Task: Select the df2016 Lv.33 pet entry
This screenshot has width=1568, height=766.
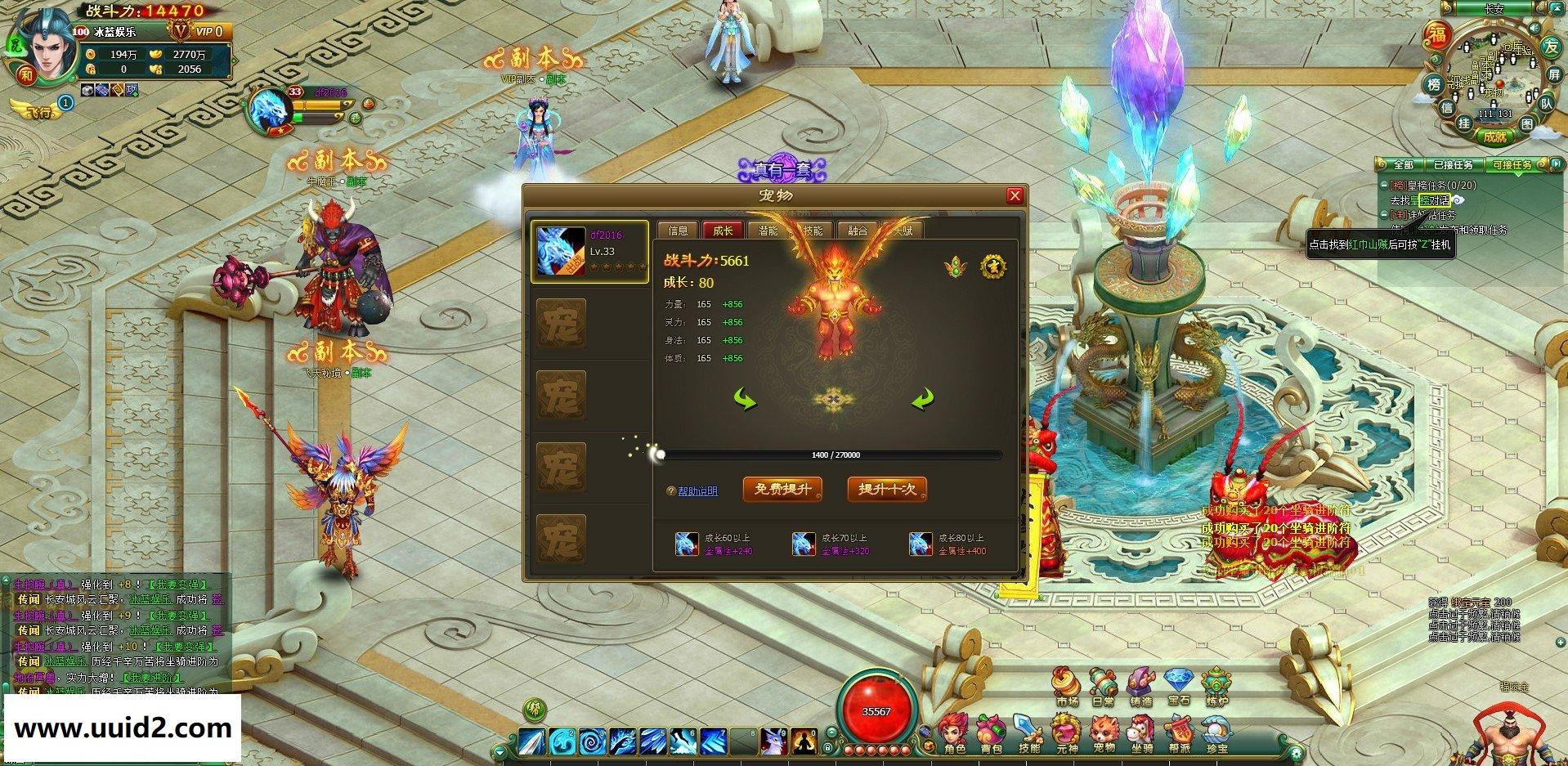Action: (589, 251)
